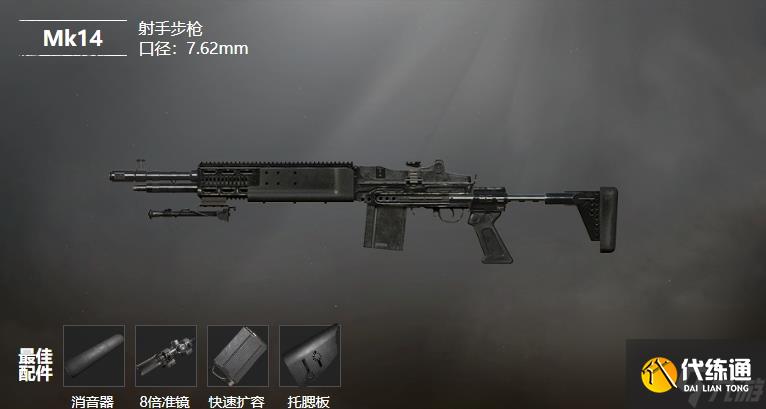Image resolution: width=766 pixels, height=409 pixels.
Task: Pick the quickdraw extended magazine slot
Action: [237, 356]
